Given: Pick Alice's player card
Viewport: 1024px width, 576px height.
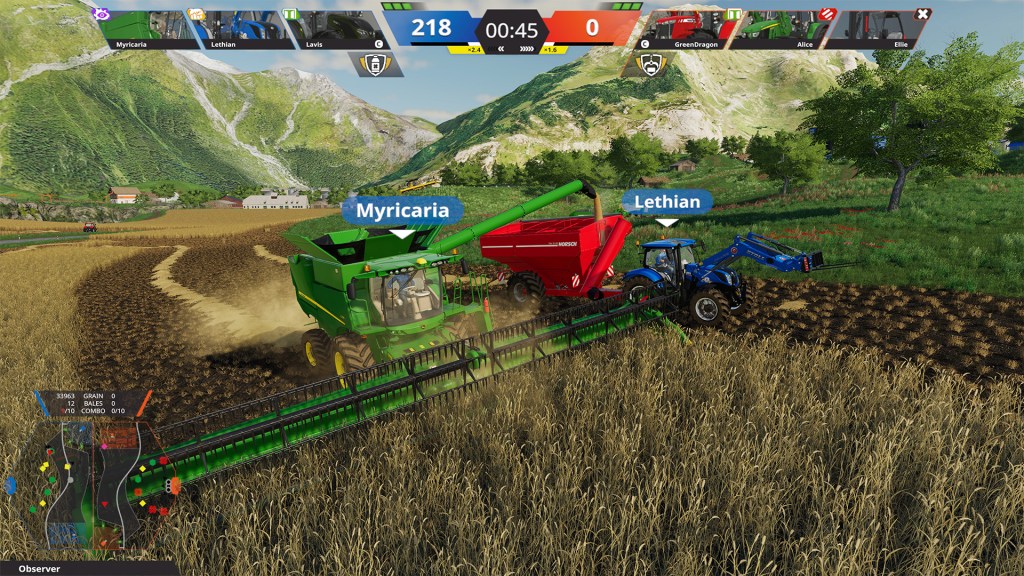Looking at the screenshot, I should click(x=785, y=30).
